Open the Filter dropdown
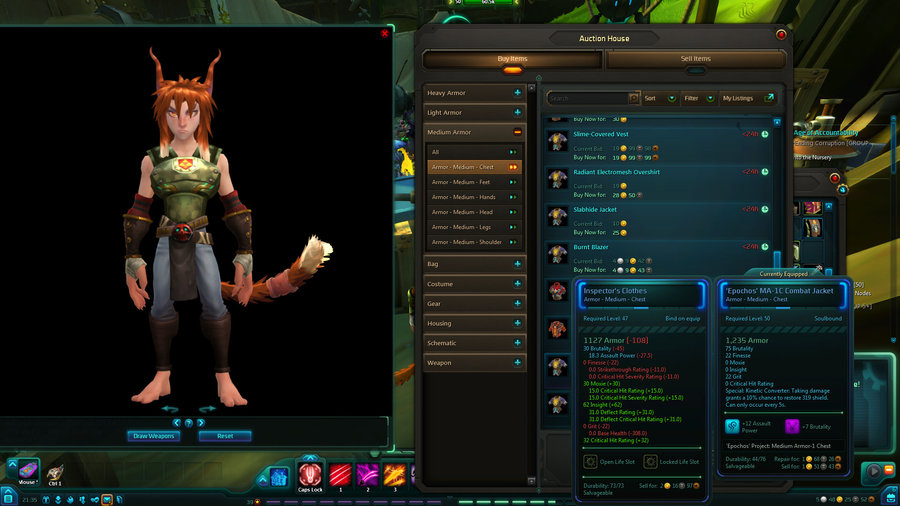The height and width of the screenshot is (506, 900). click(697, 98)
